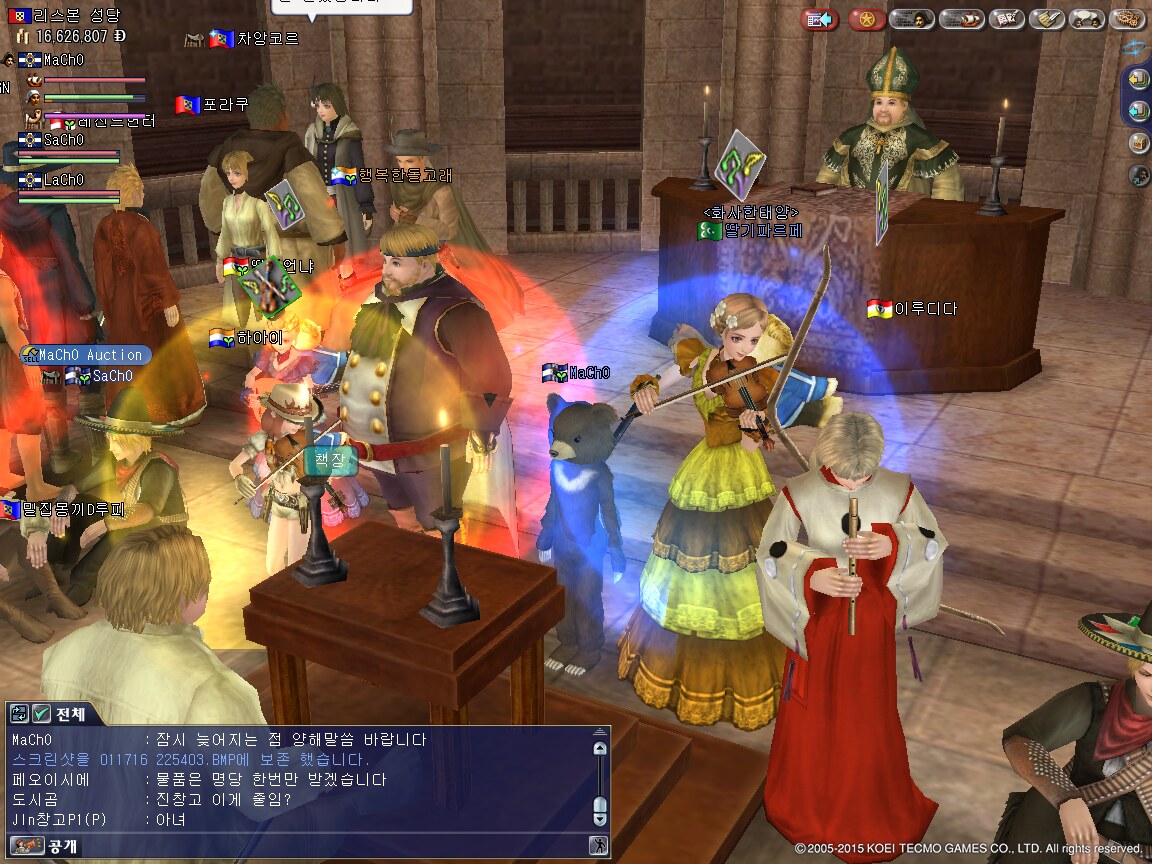Open the sailing ship info menu
The width and height of the screenshot is (1152, 864).
pyautogui.click(x=961, y=19)
